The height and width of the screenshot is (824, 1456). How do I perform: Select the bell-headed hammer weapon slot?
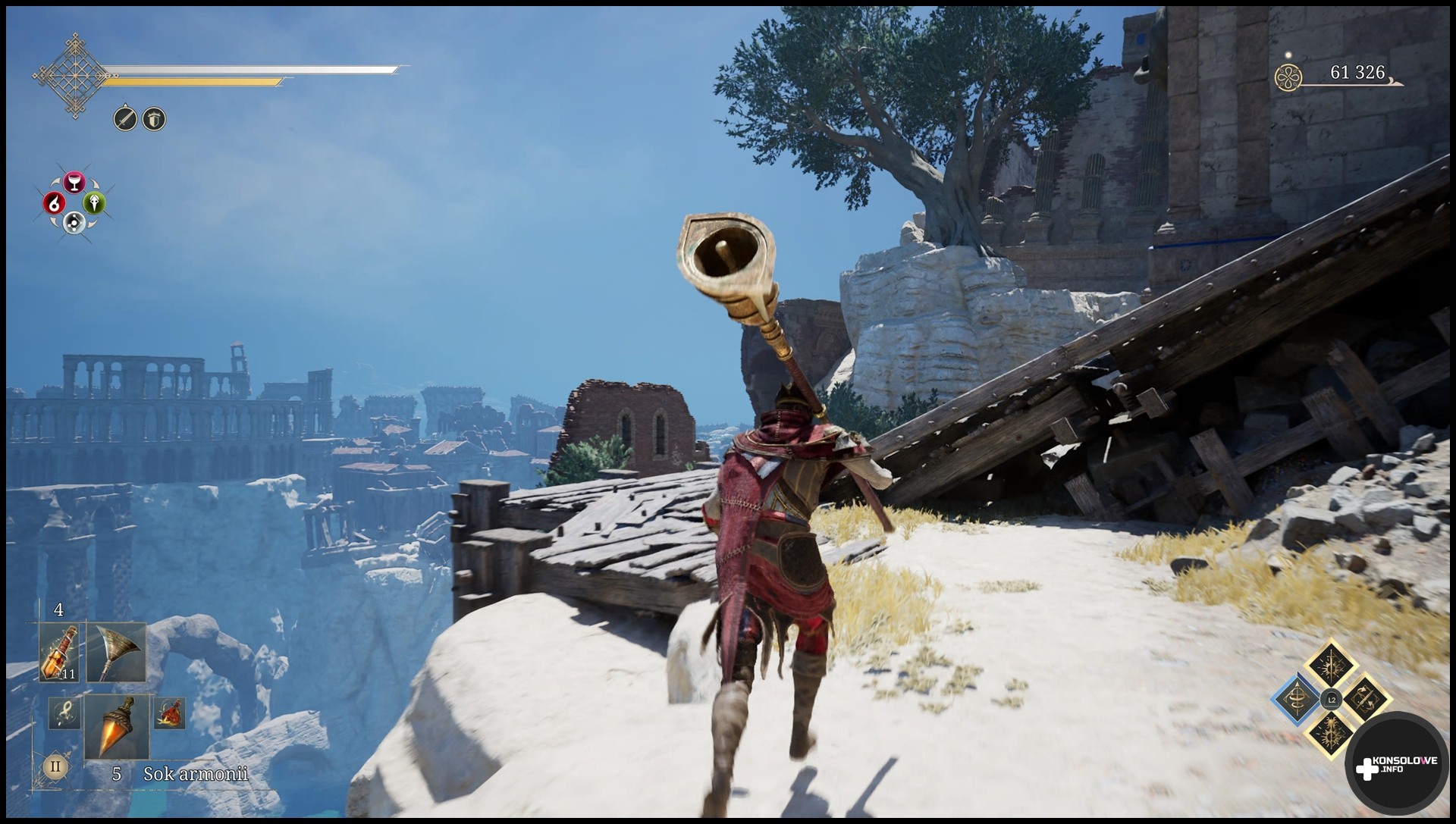coord(116,653)
